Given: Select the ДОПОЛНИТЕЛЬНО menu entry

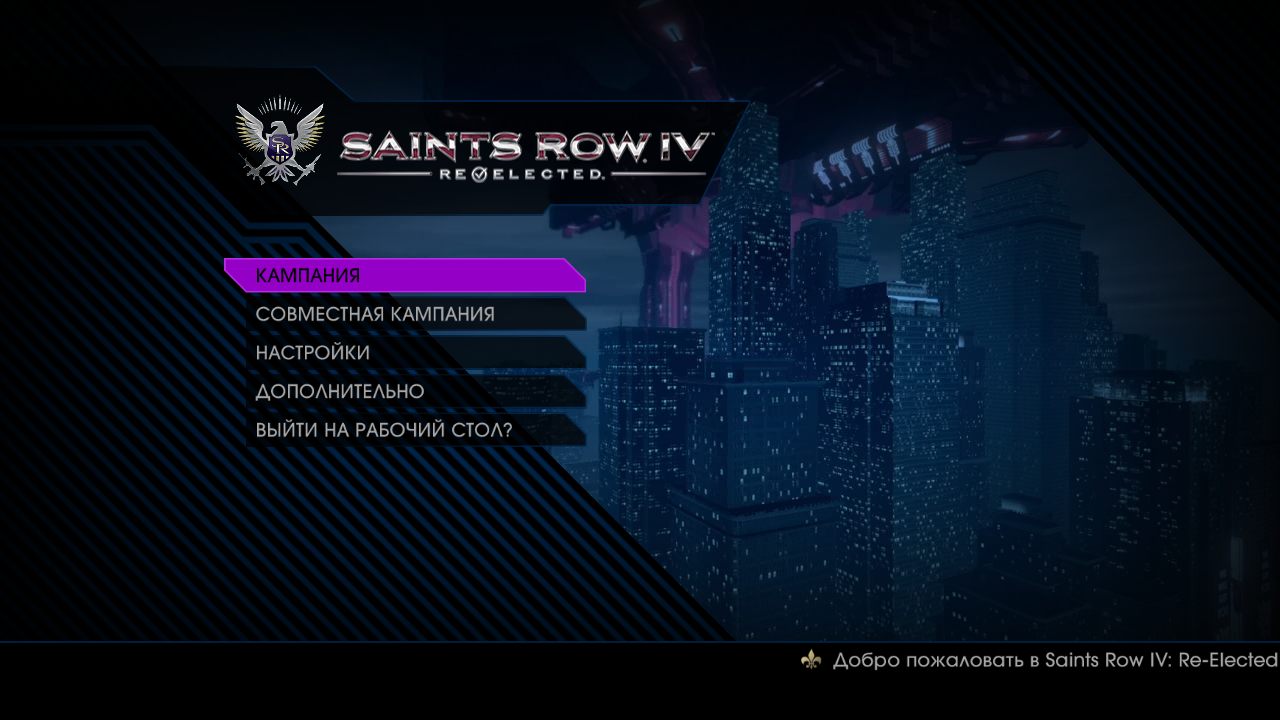Looking at the screenshot, I should pos(341,391).
